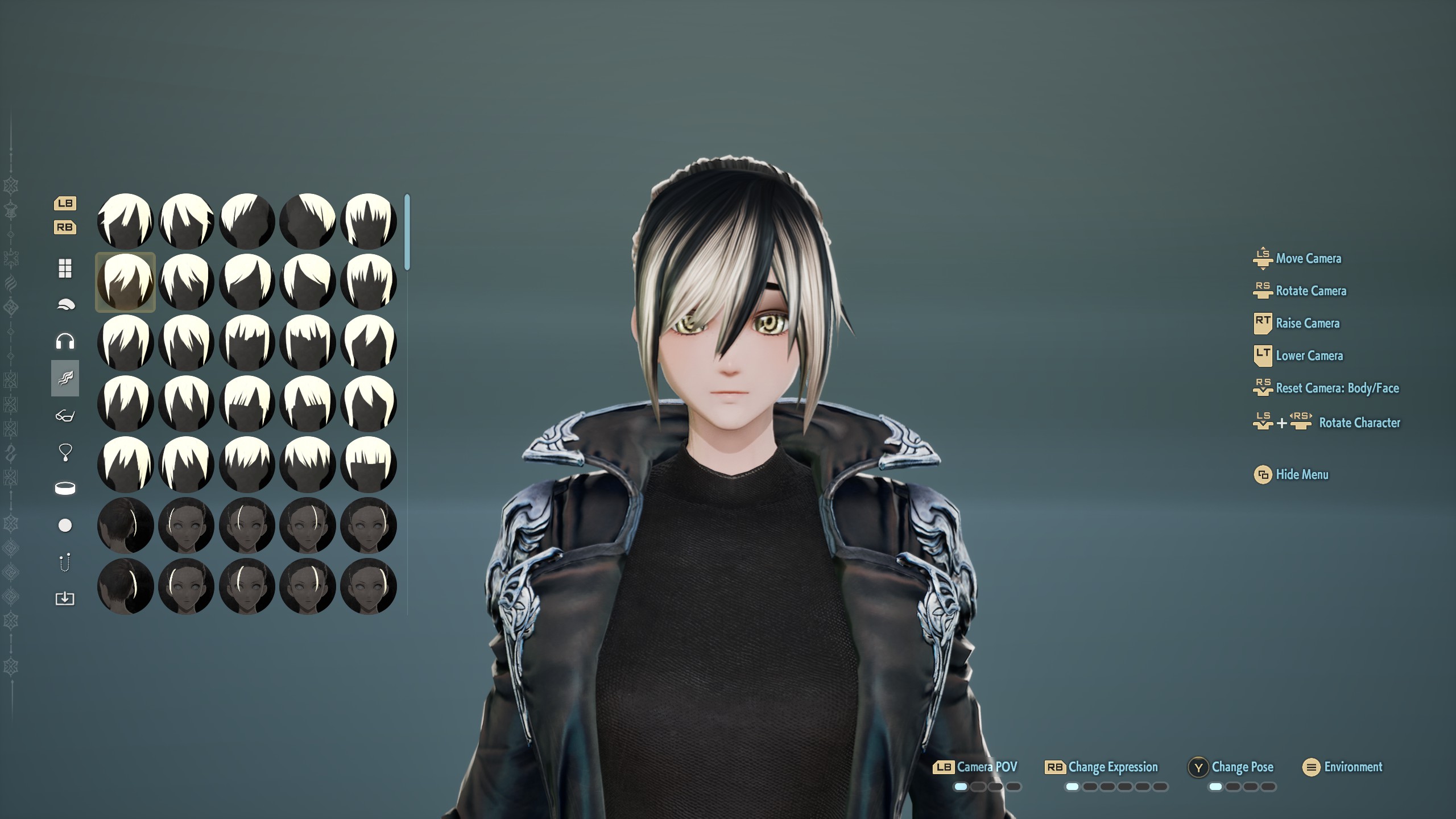Open the grid overview category
Screen dimensions: 1456x819
click(65, 268)
